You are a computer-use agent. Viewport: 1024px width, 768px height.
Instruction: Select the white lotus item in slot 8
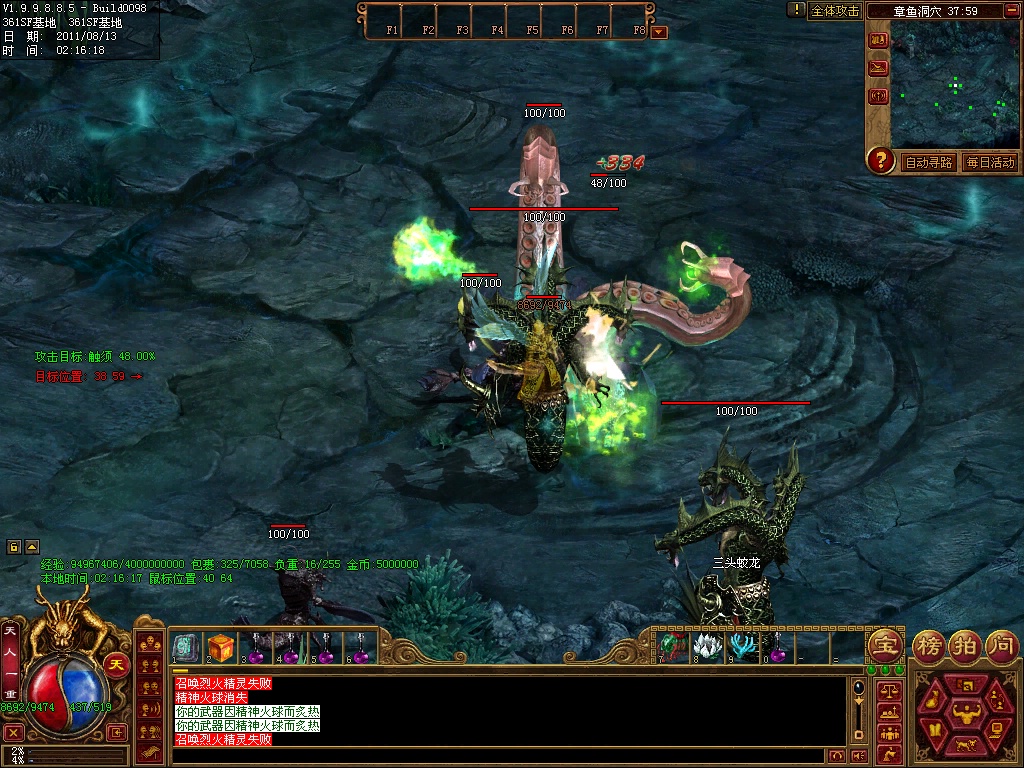706,645
